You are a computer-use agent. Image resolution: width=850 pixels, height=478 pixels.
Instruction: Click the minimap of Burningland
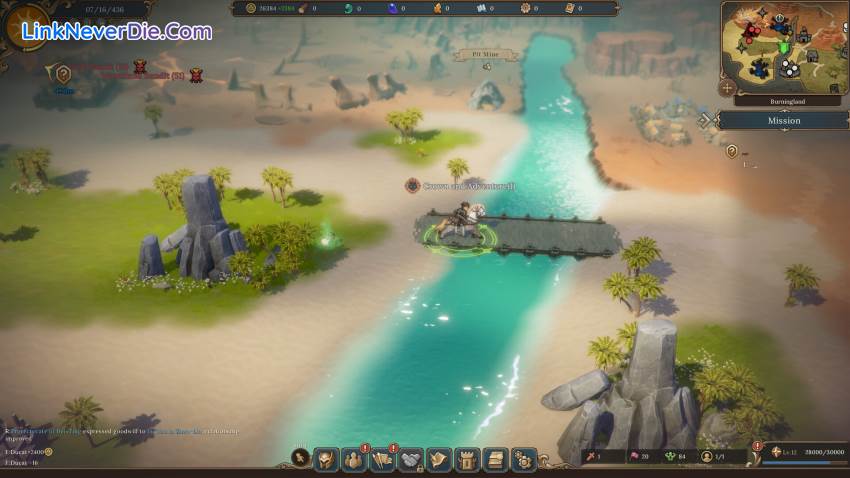point(784,47)
